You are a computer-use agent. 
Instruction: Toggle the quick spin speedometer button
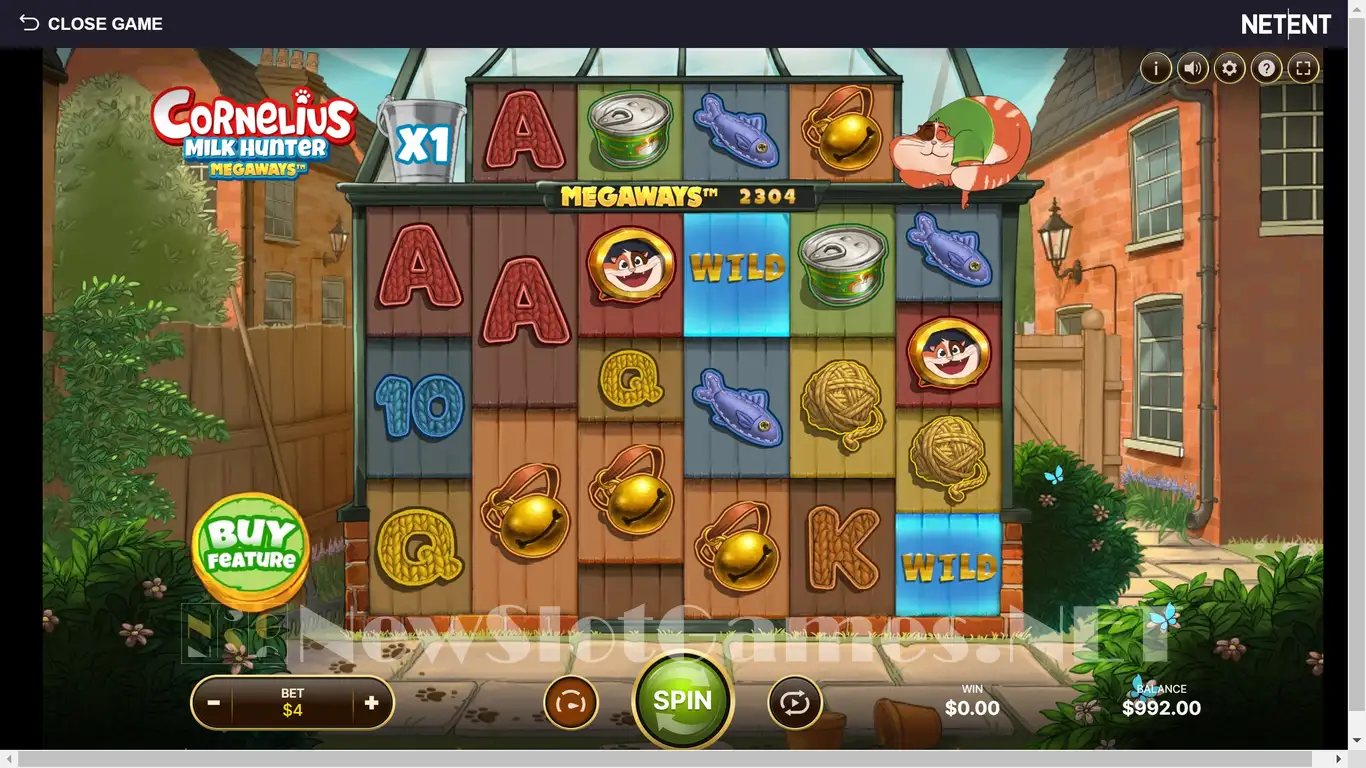pos(571,703)
